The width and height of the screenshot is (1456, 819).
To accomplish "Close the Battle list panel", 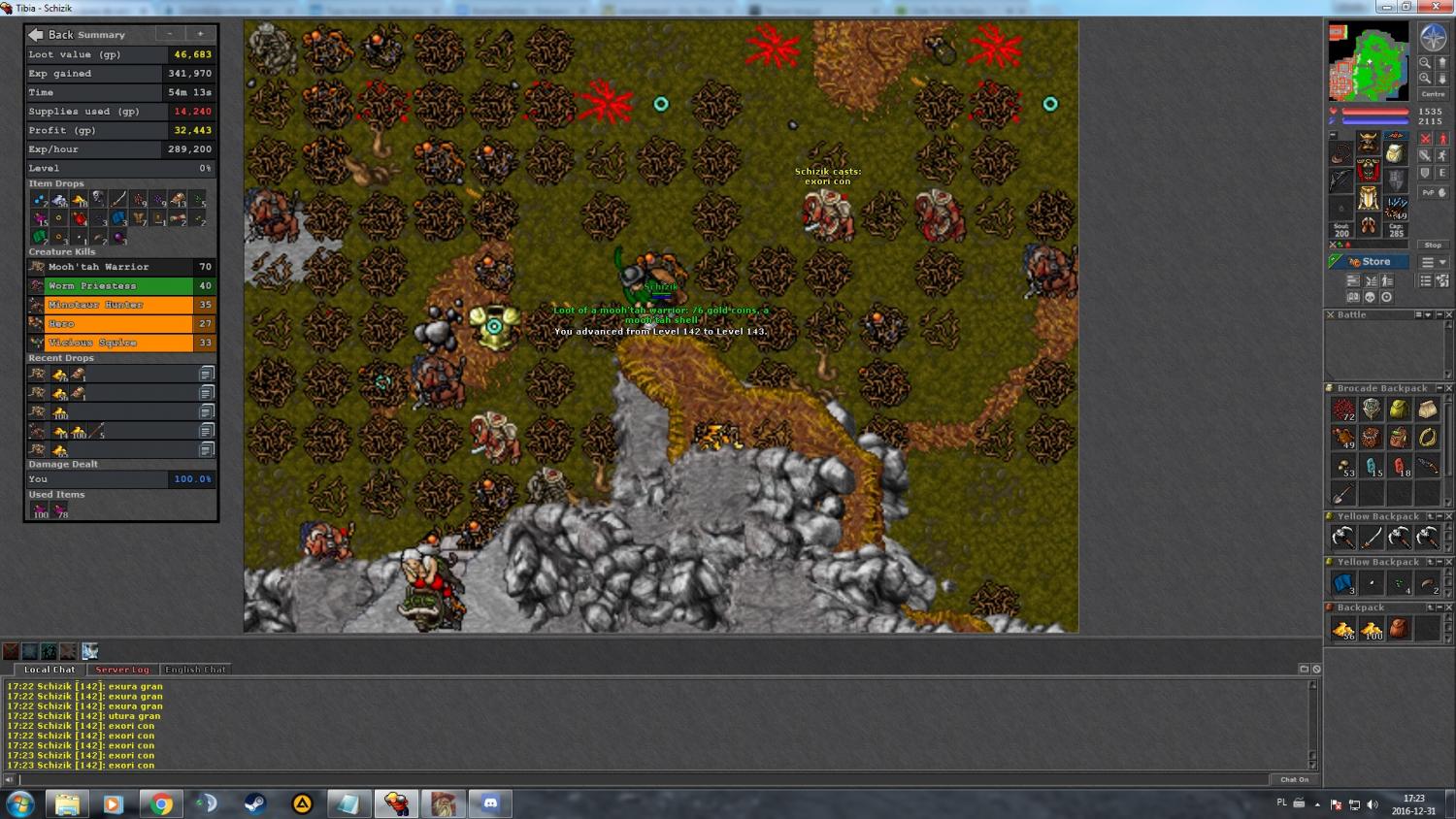I will click(1449, 315).
